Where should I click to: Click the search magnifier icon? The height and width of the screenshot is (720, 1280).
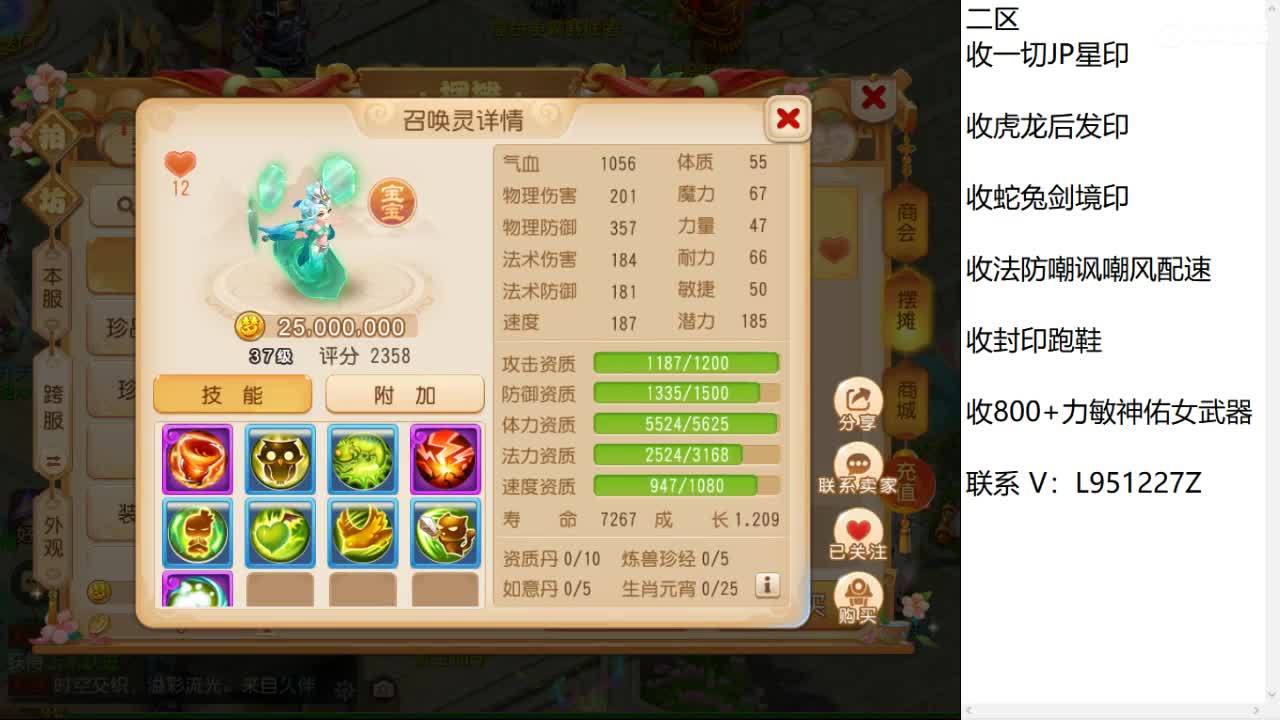124,204
